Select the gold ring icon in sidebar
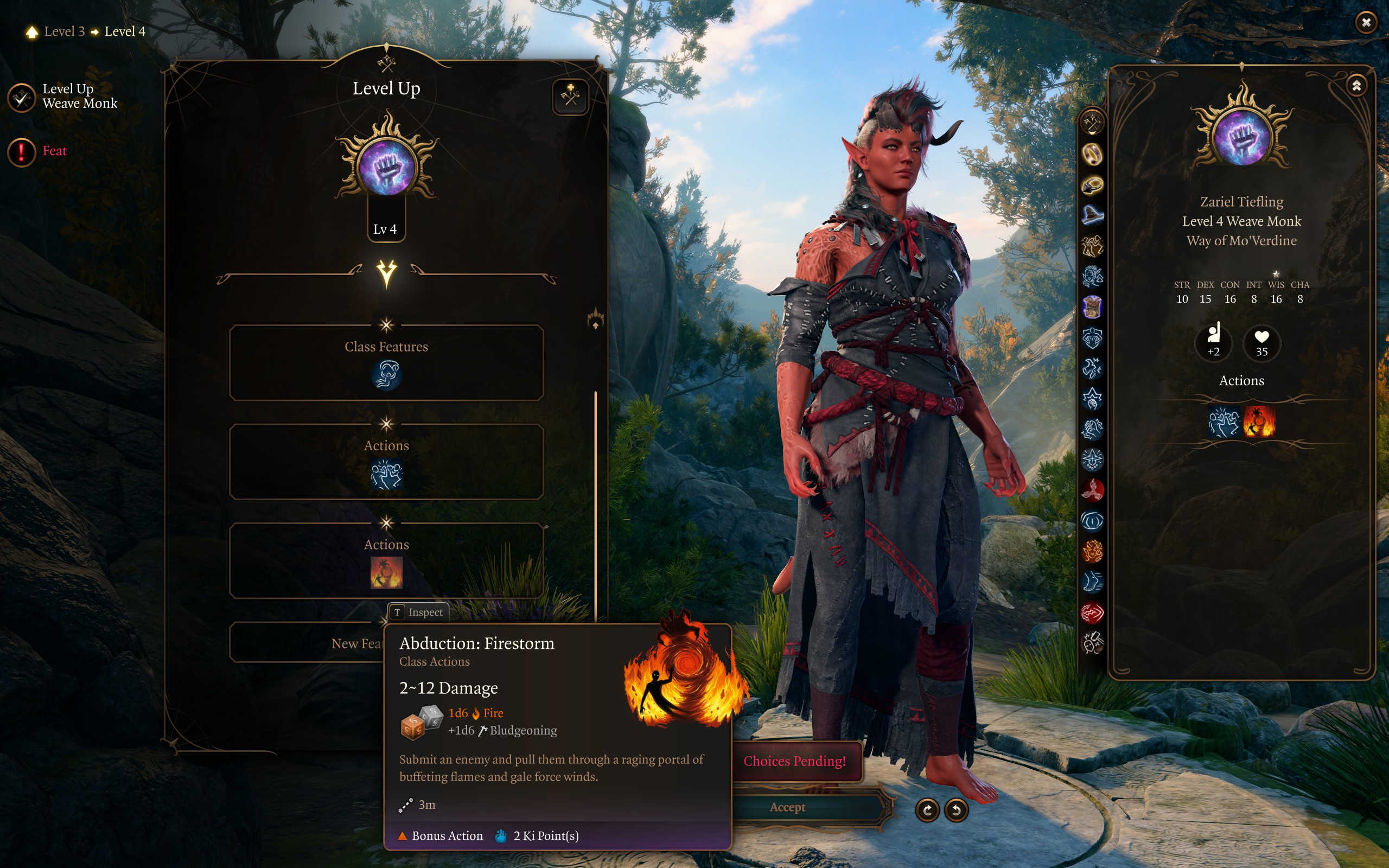Viewport: 1389px width, 868px height. click(x=1092, y=154)
